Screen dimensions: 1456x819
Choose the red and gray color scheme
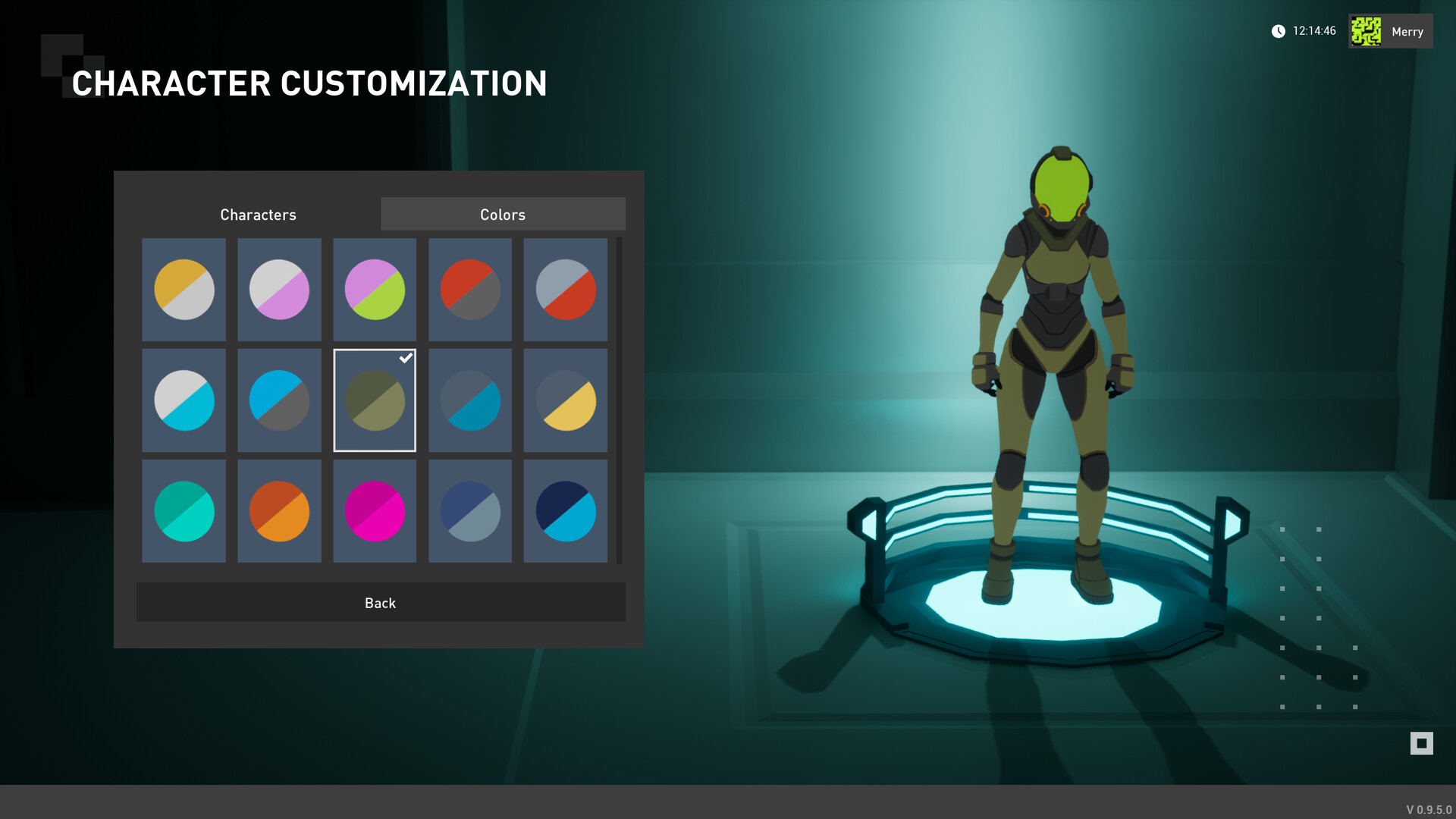pos(470,290)
